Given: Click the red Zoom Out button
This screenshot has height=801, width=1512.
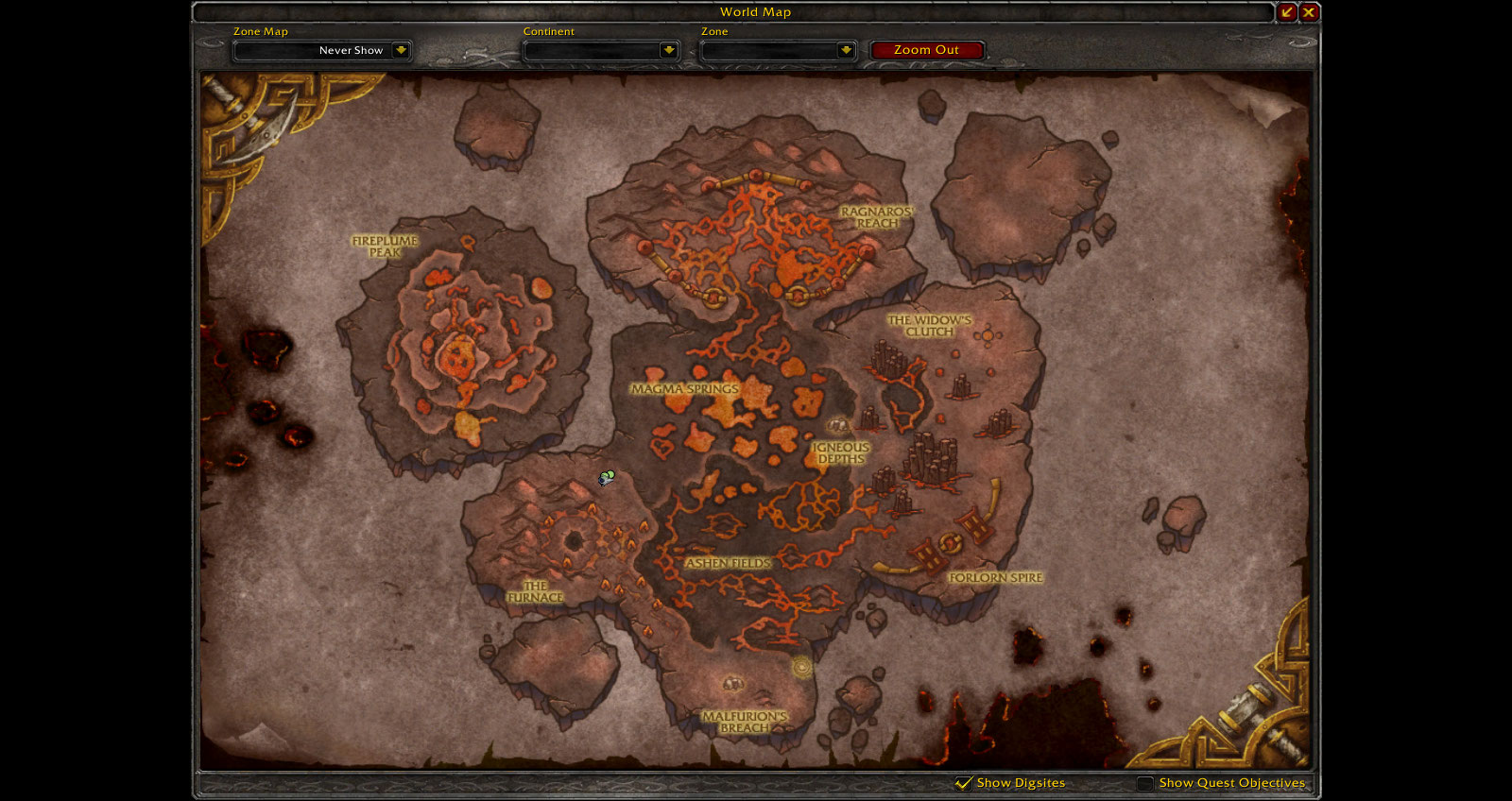Looking at the screenshot, I should click(x=926, y=50).
